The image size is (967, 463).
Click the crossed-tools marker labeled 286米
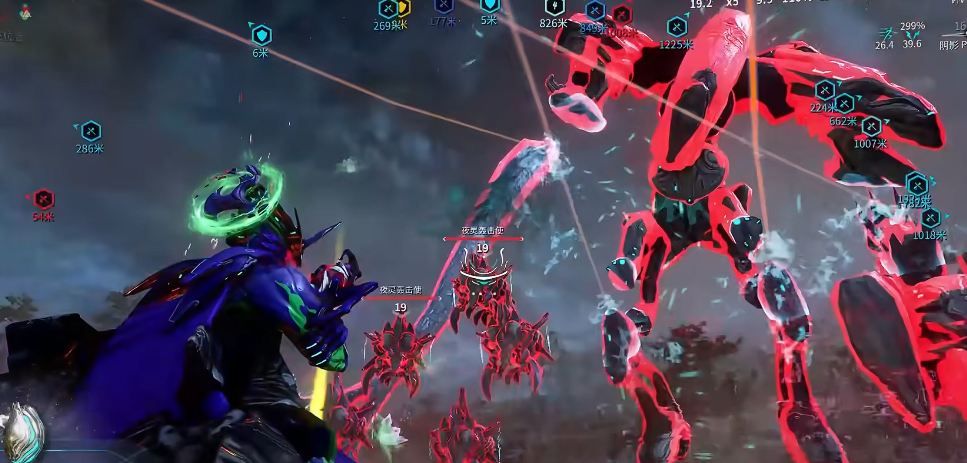tap(91, 130)
